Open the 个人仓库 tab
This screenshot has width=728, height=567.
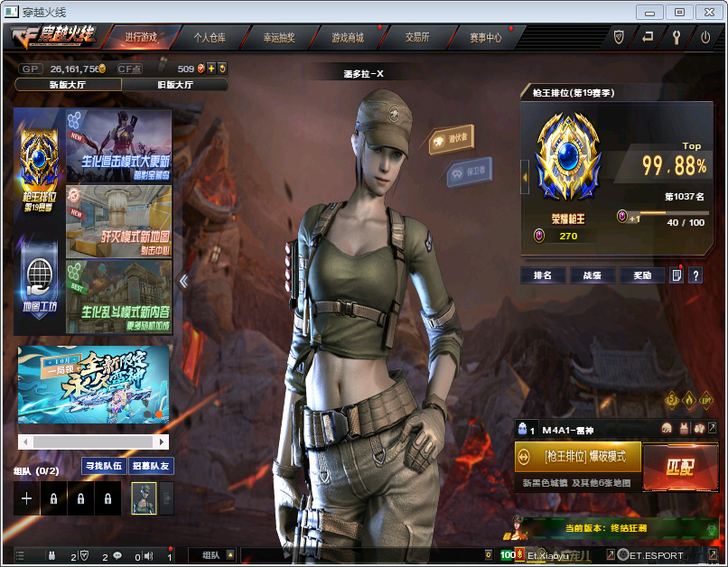click(x=209, y=37)
